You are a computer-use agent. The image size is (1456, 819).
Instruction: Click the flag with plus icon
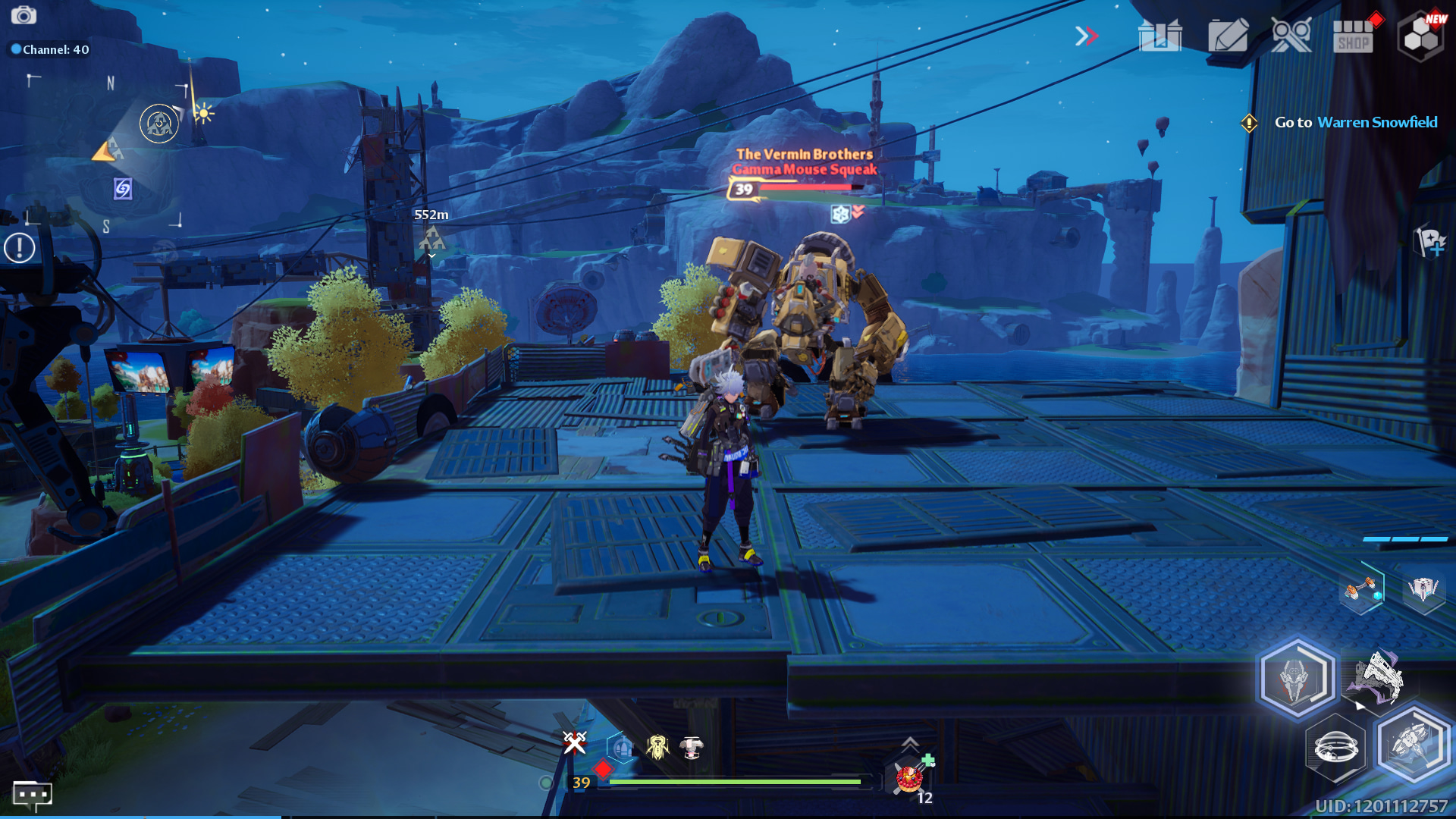[x=1430, y=243]
